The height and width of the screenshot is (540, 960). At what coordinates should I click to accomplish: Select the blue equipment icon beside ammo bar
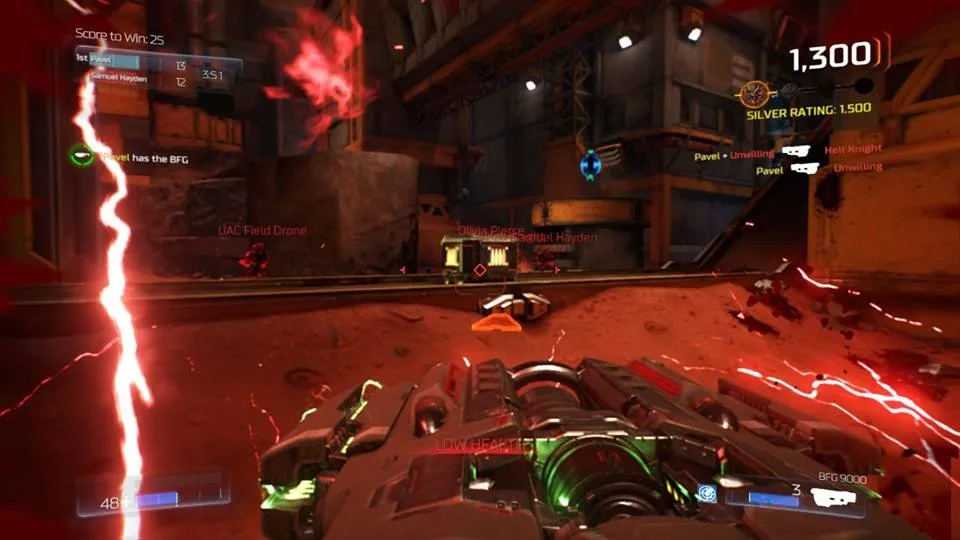pyautogui.click(x=708, y=492)
